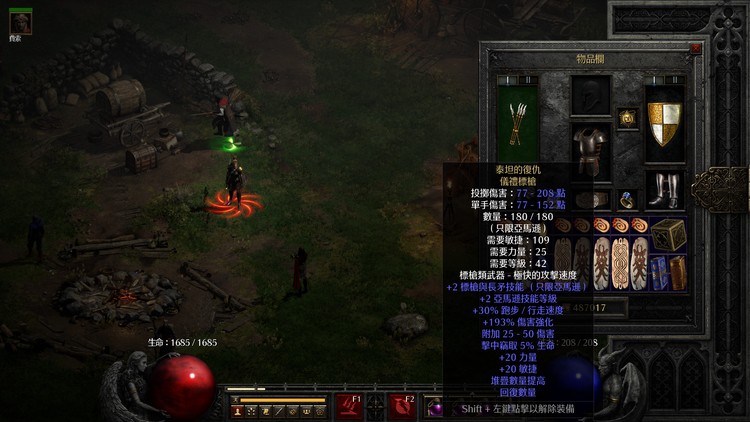This screenshot has height=422, width=750.
Task: Select the blue tome in inventory
Action: click(x=659, y=272)
